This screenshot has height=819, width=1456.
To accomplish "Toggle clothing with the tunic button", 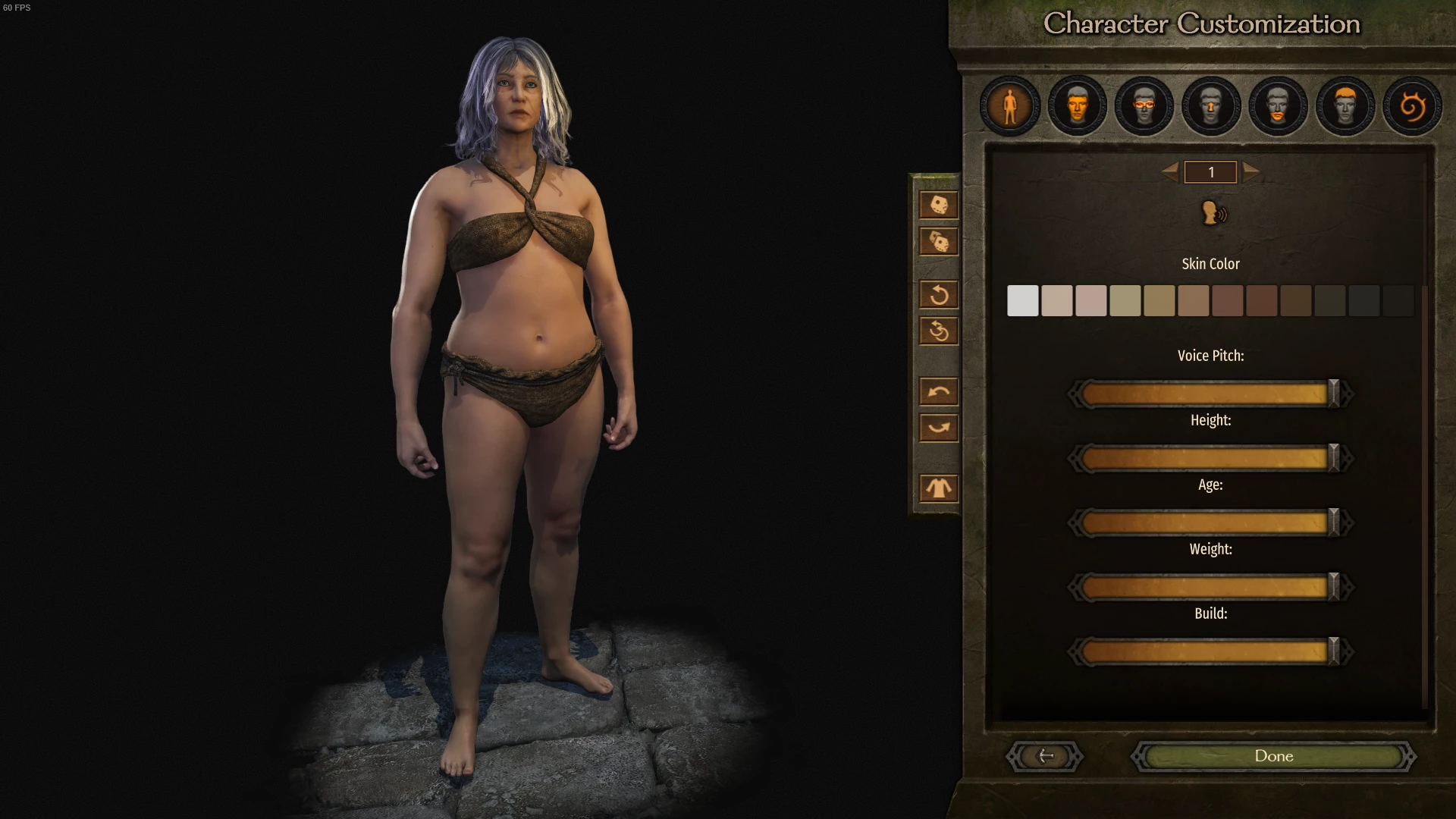I will (939, 488).
